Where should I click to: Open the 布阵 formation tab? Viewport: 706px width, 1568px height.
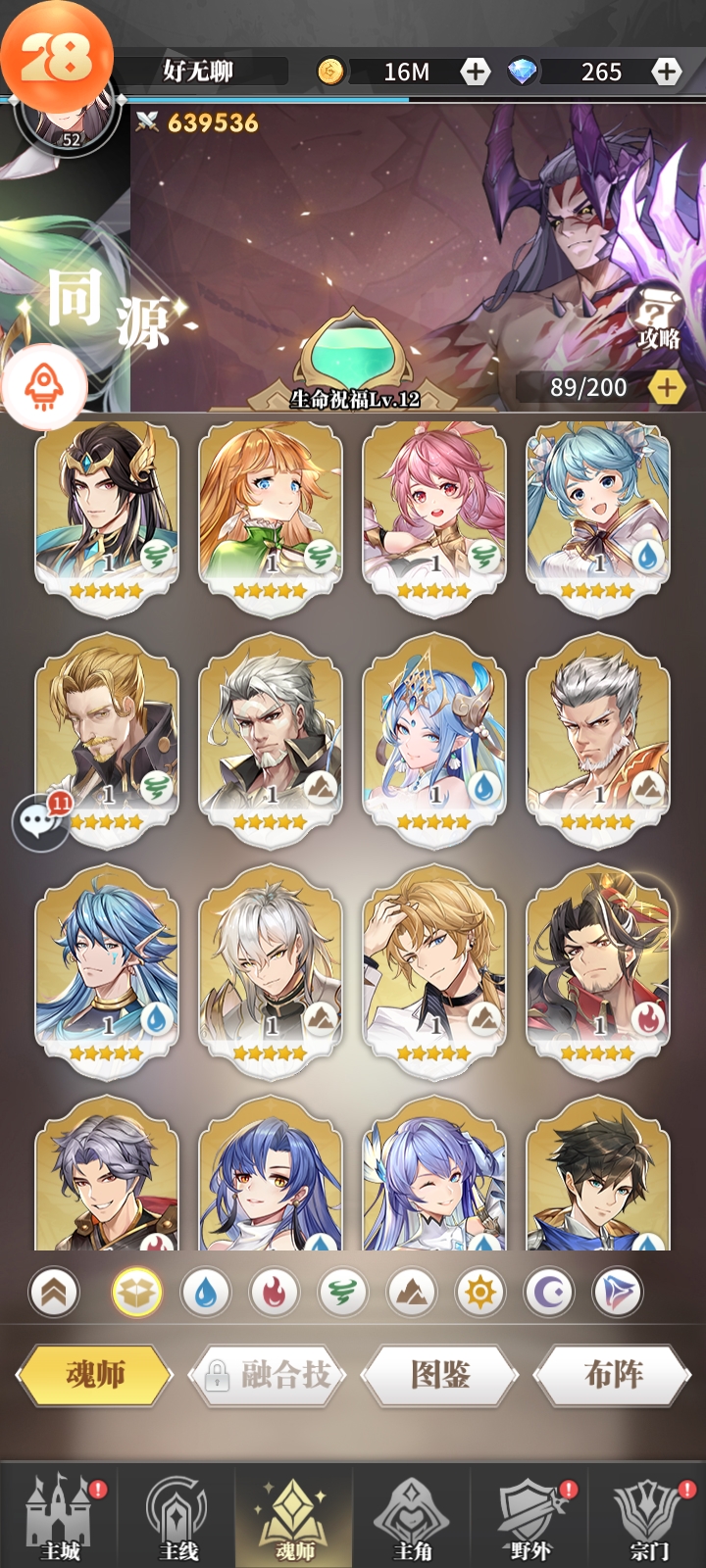pos(613,1375)
